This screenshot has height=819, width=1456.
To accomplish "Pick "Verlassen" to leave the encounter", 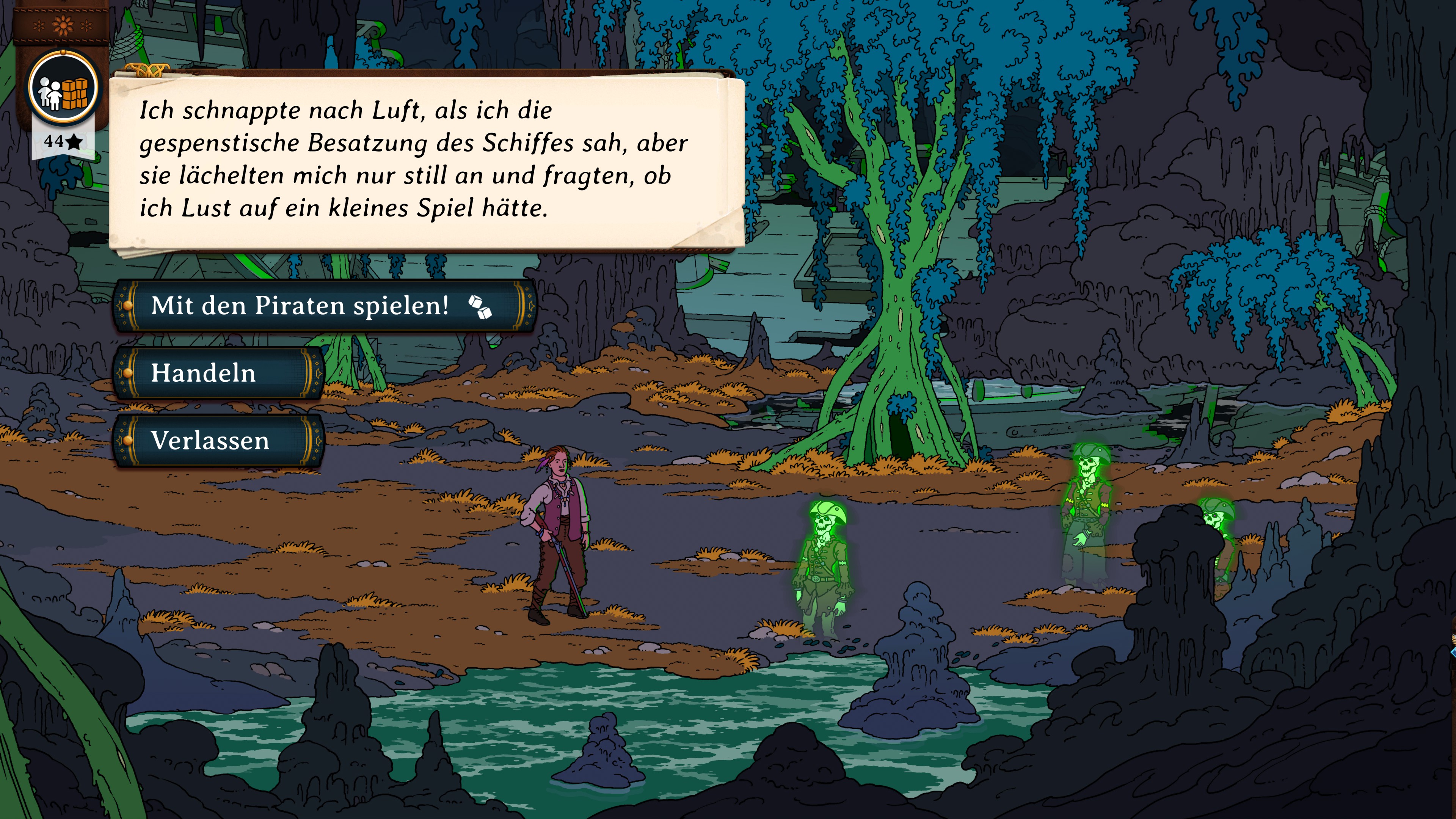I will [218, 441].
